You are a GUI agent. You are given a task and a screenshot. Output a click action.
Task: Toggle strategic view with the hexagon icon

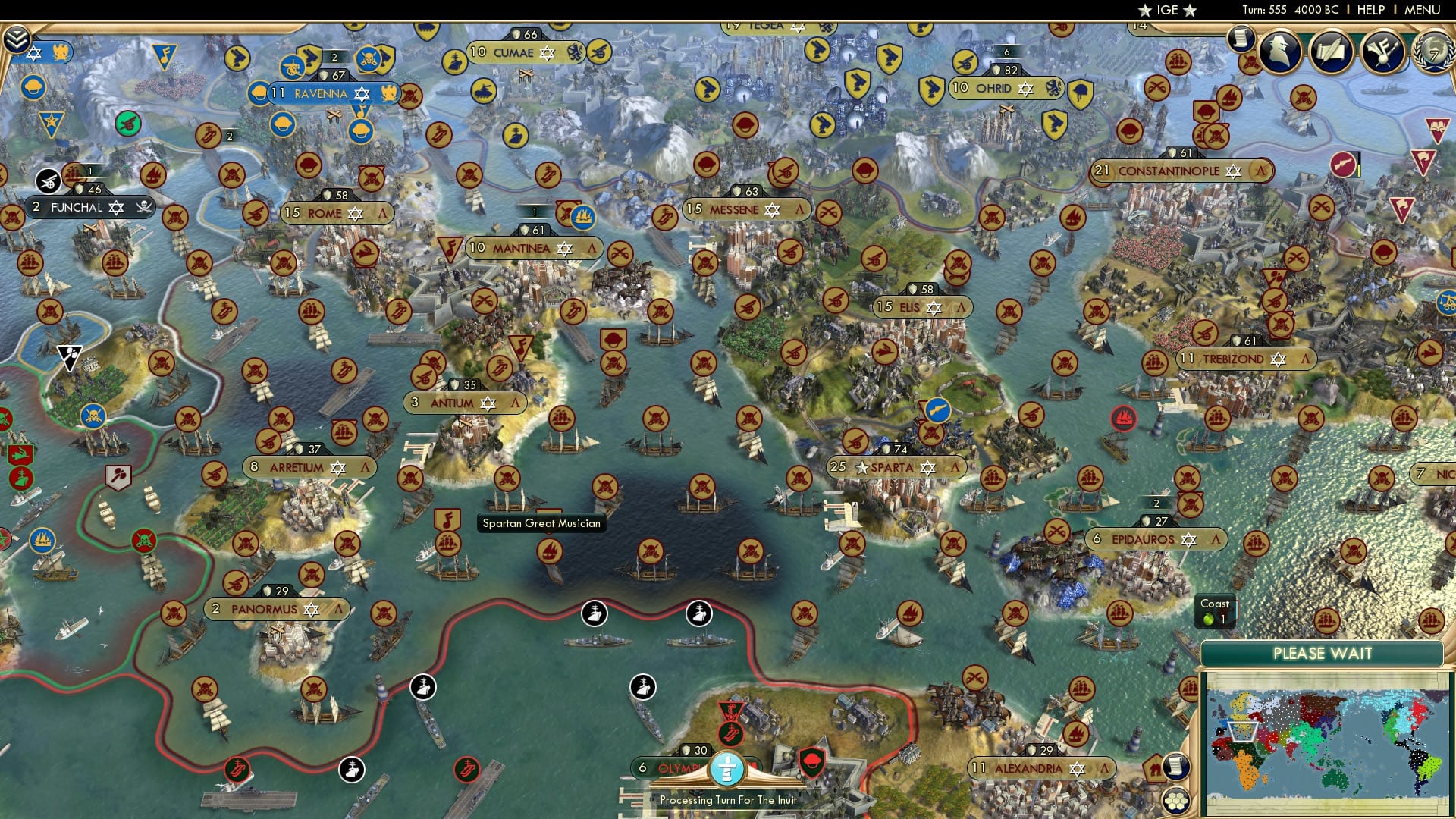(x=1175, y=802)
